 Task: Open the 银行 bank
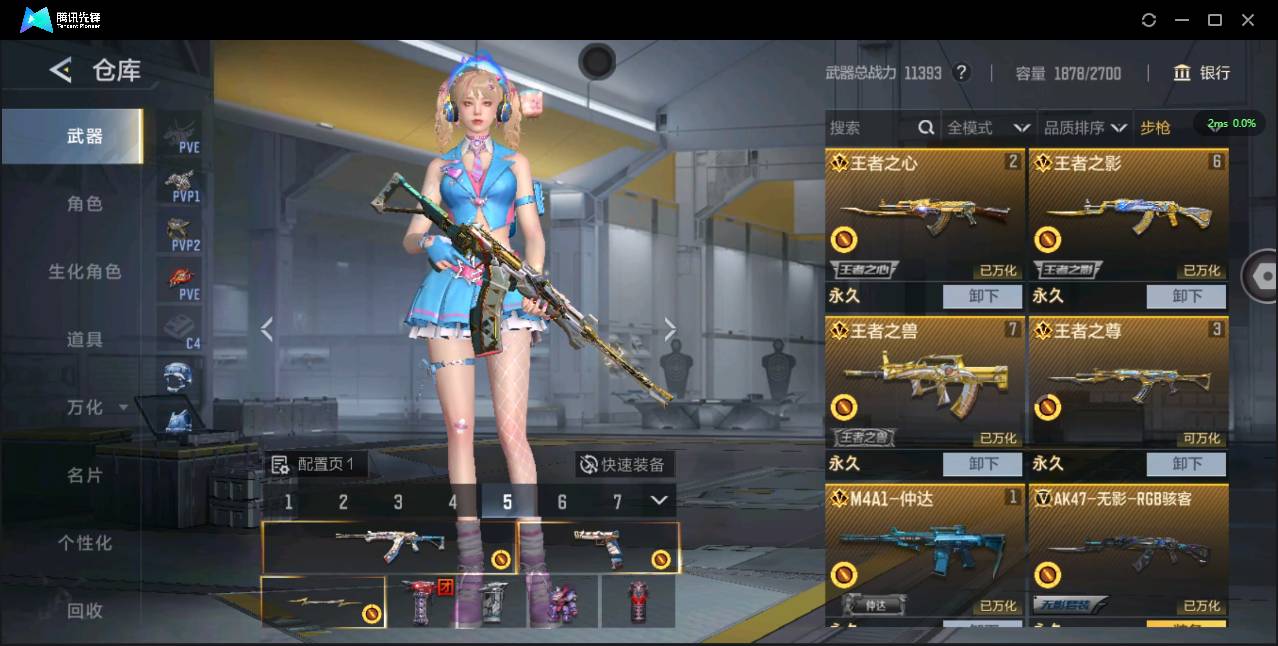1202,73
